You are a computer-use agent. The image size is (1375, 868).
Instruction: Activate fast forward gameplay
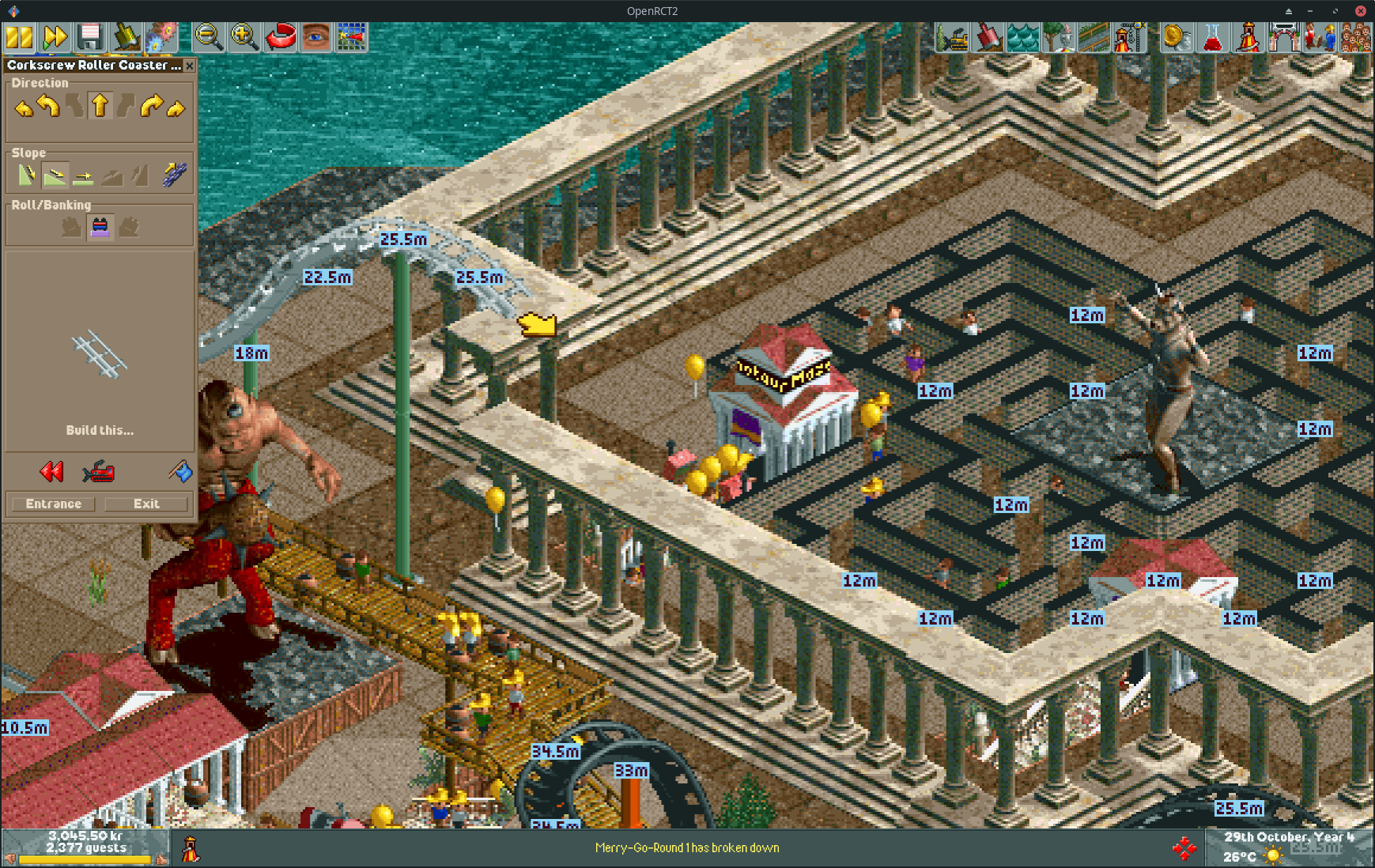(x=54, y=37)
